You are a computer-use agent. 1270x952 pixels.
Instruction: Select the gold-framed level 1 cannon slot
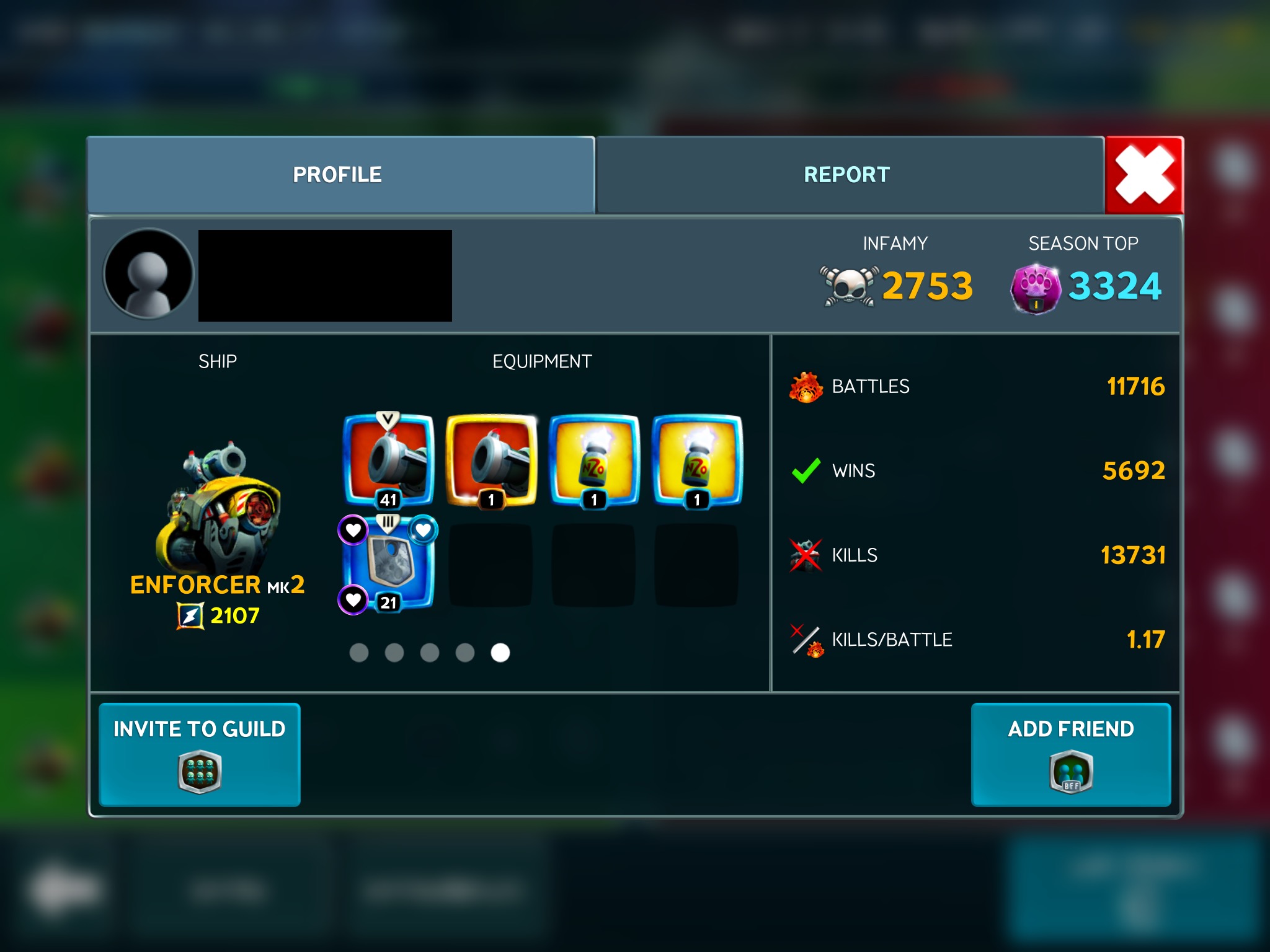click(x=492, y=460)
